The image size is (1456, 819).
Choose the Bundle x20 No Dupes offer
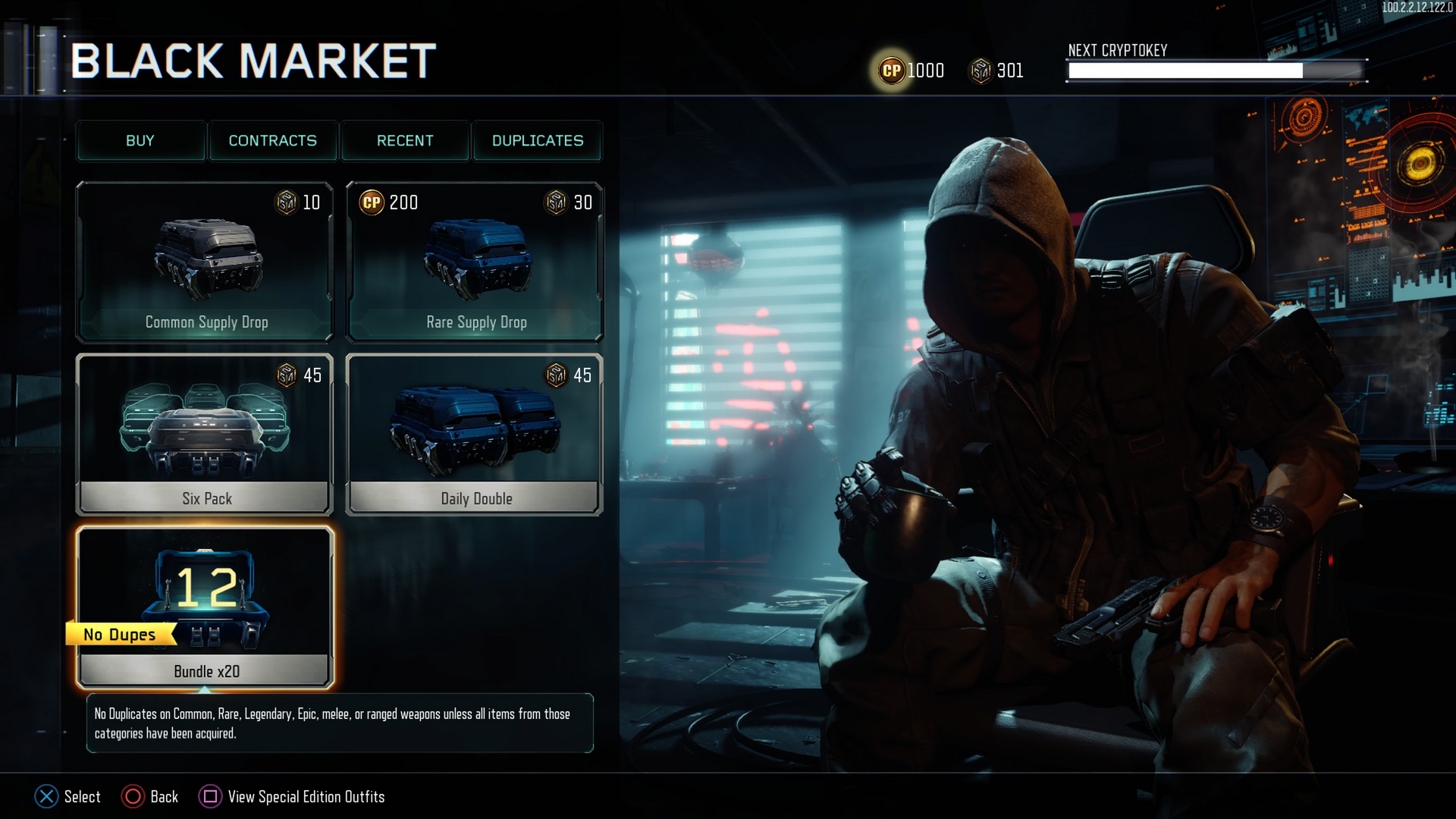click(x=205, y=607)
